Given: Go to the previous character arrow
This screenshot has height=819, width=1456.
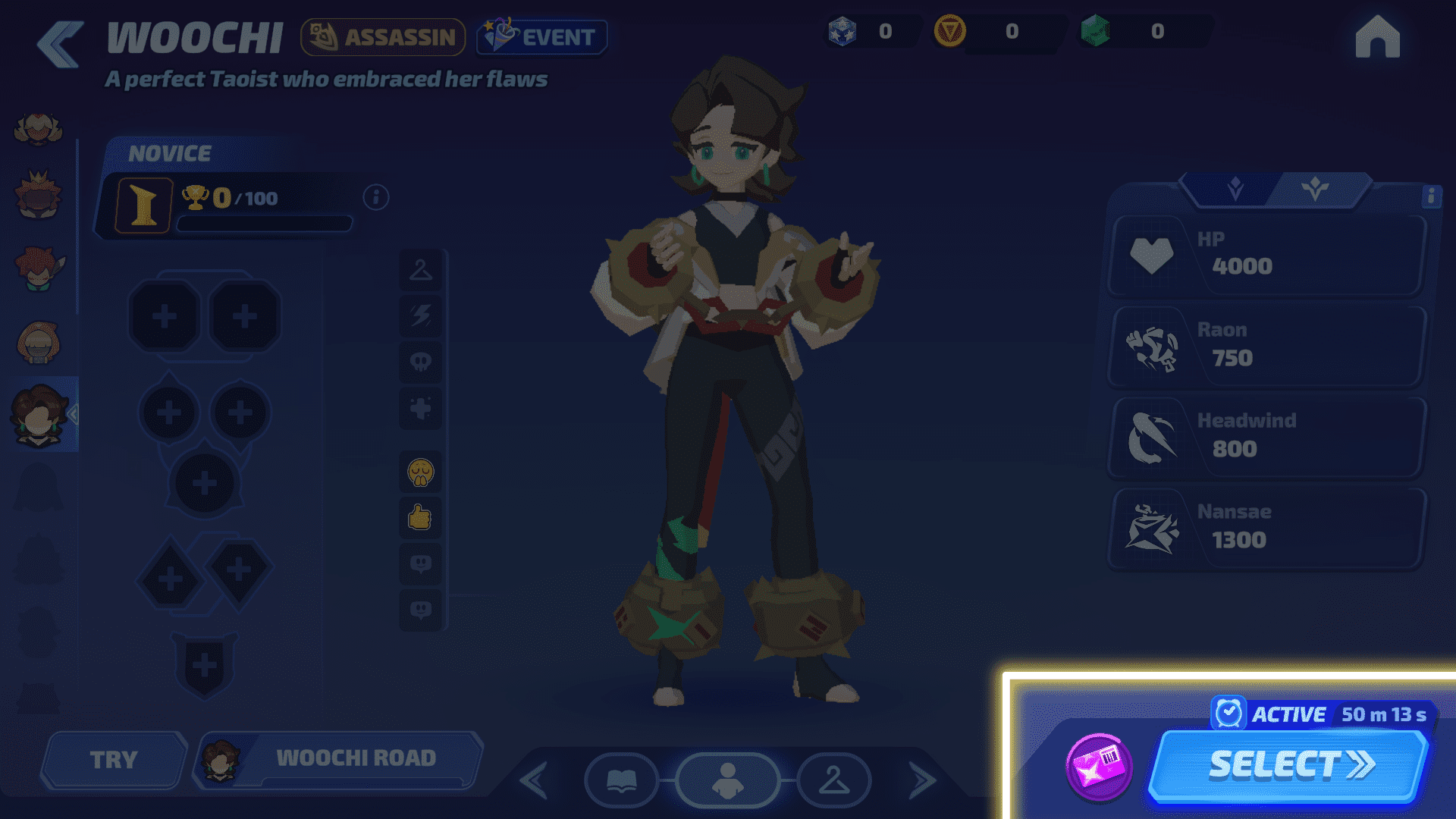Looking at the screenshot, I should 535,780.
